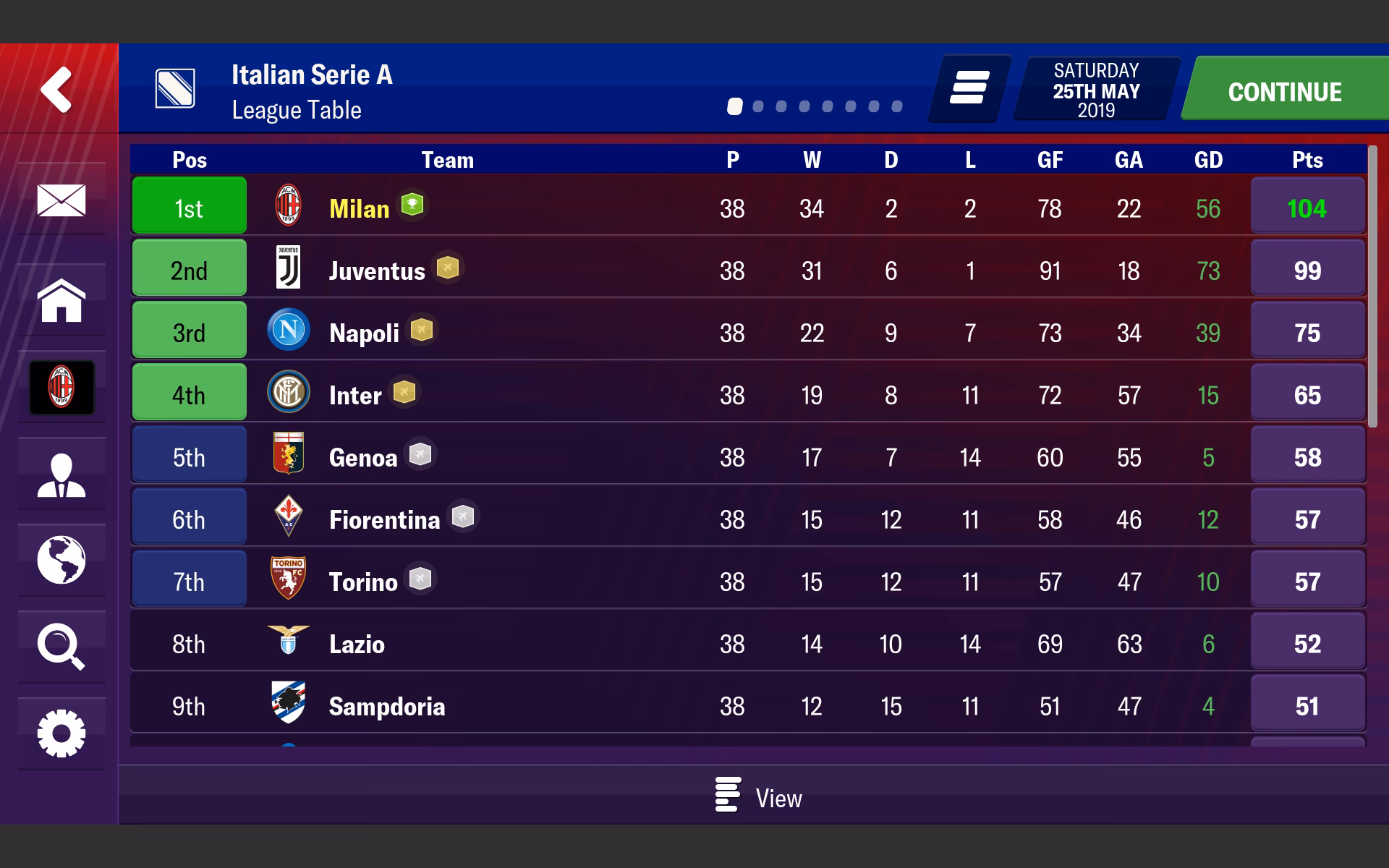Click the Serie A competition badge

tap(176, 88)
